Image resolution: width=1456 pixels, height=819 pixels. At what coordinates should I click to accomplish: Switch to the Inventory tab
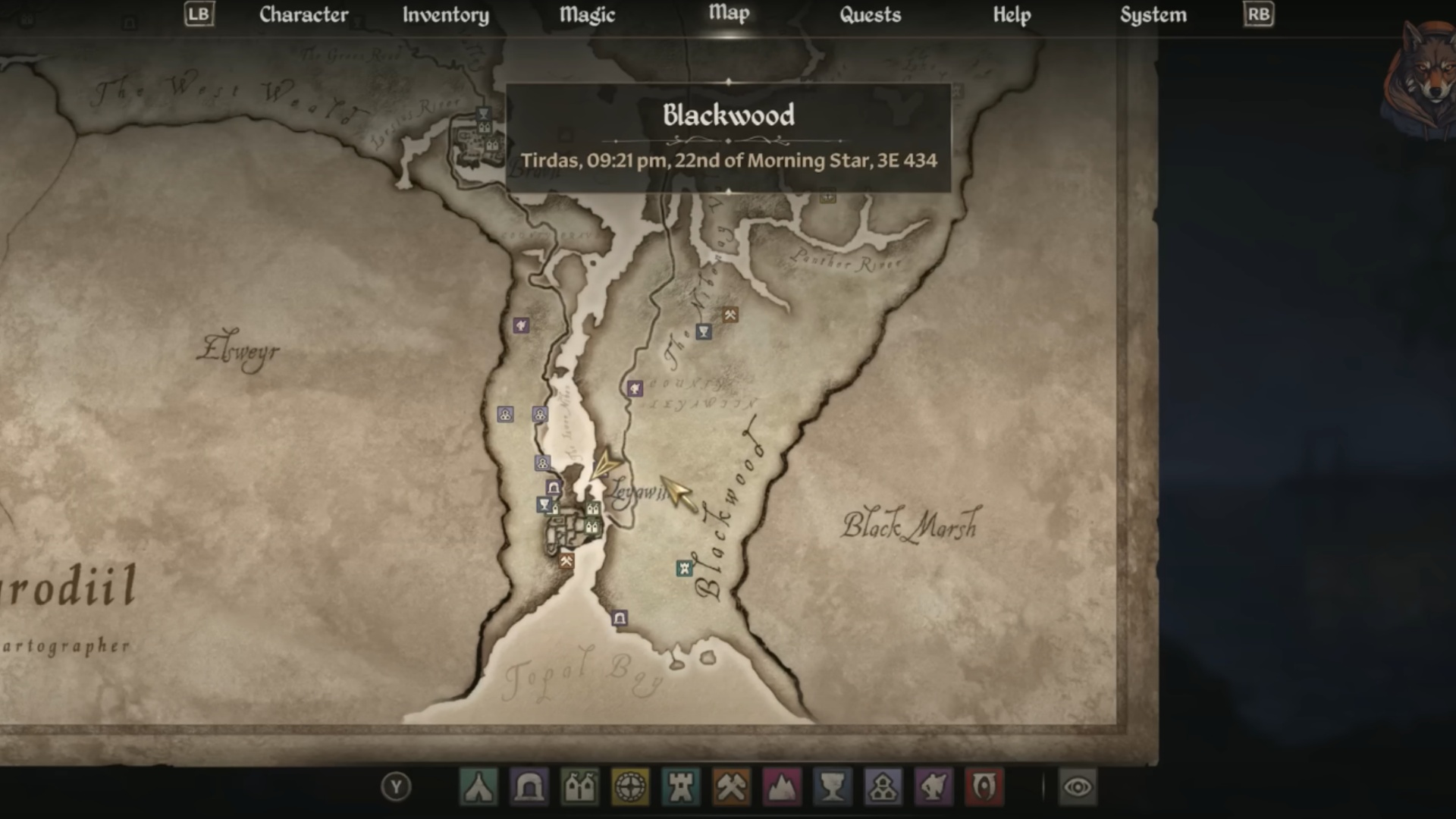pyautogui.click(x=445, y=14)
